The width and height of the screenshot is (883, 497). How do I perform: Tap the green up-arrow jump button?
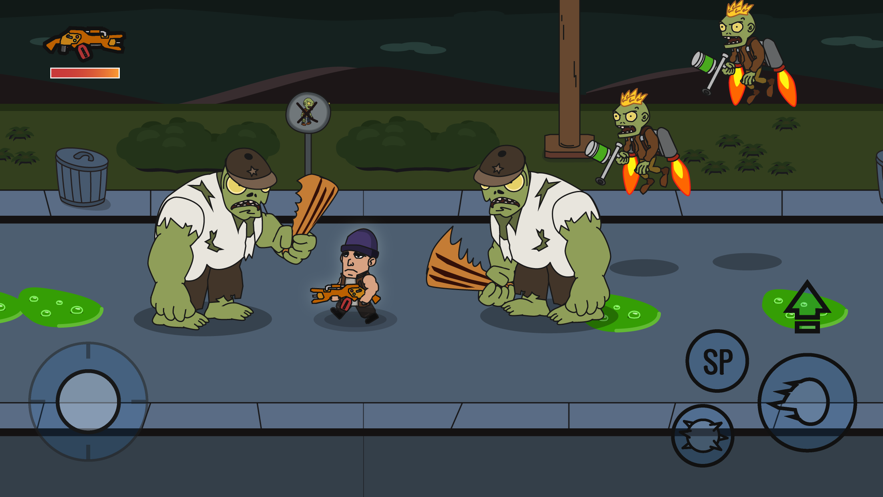point(806,306)
